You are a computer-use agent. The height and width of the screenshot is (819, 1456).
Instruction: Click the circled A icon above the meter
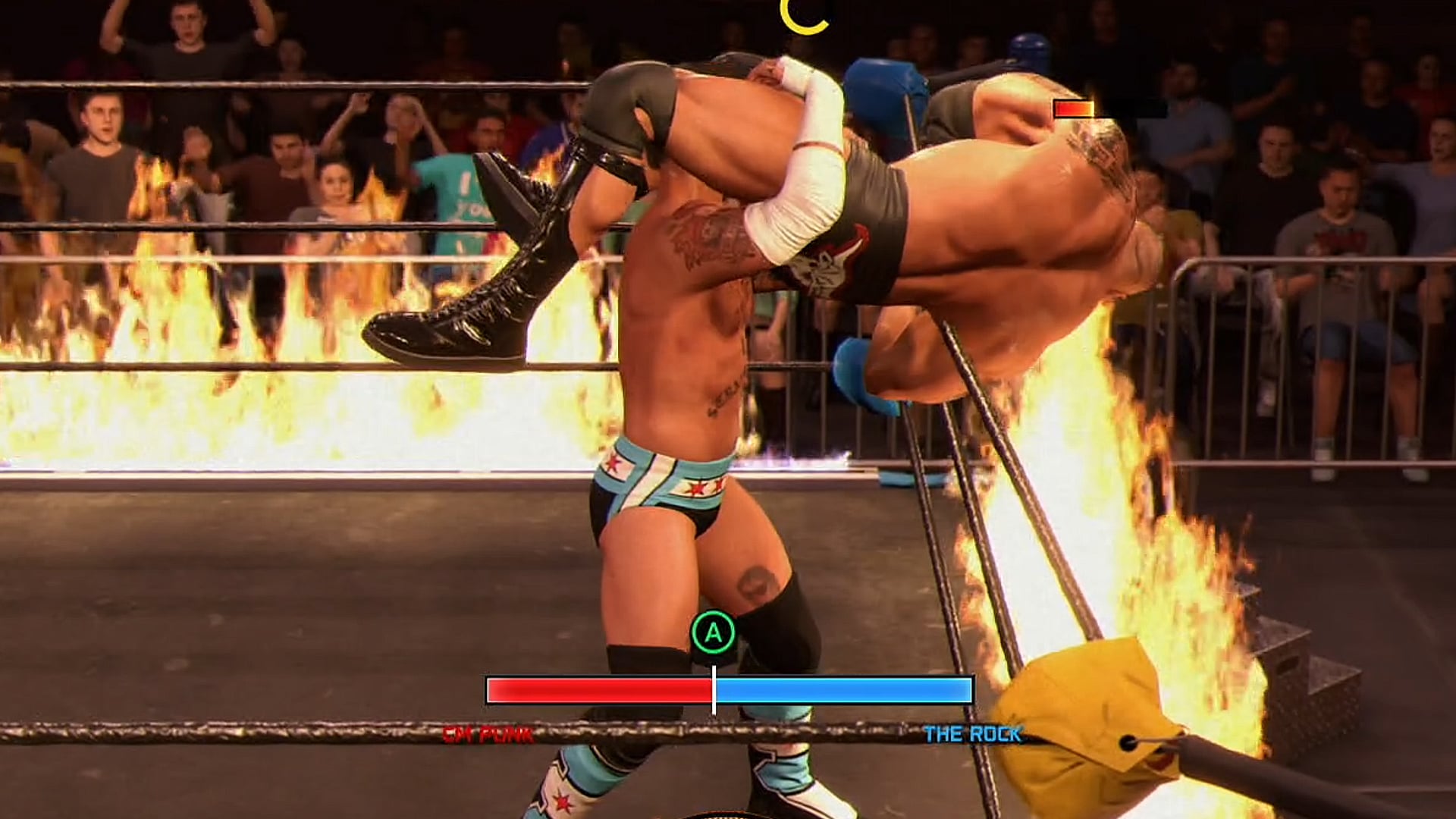711,629
